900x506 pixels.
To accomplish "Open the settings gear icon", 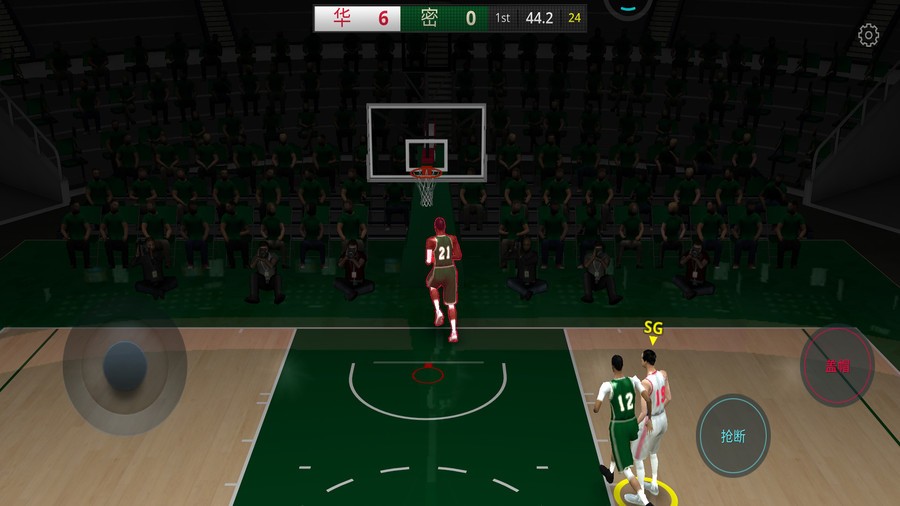I will click(868, 36).
